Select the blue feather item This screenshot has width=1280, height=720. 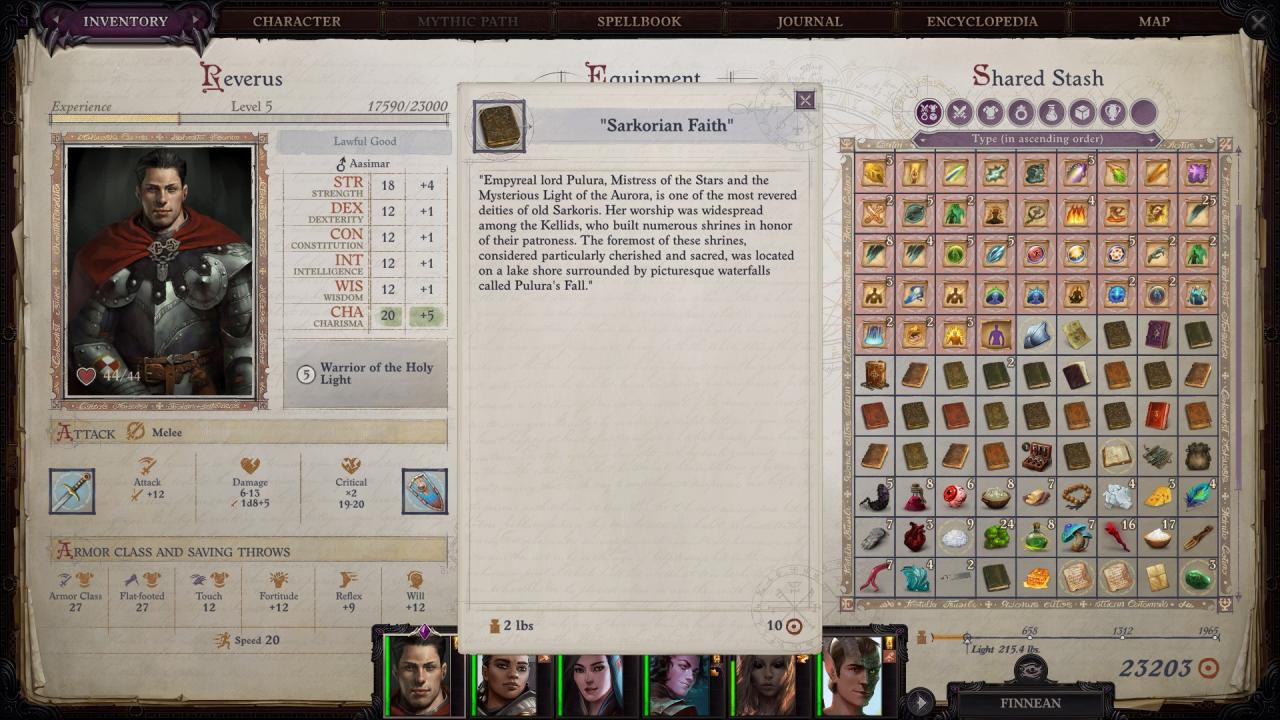click(1198, 496)
